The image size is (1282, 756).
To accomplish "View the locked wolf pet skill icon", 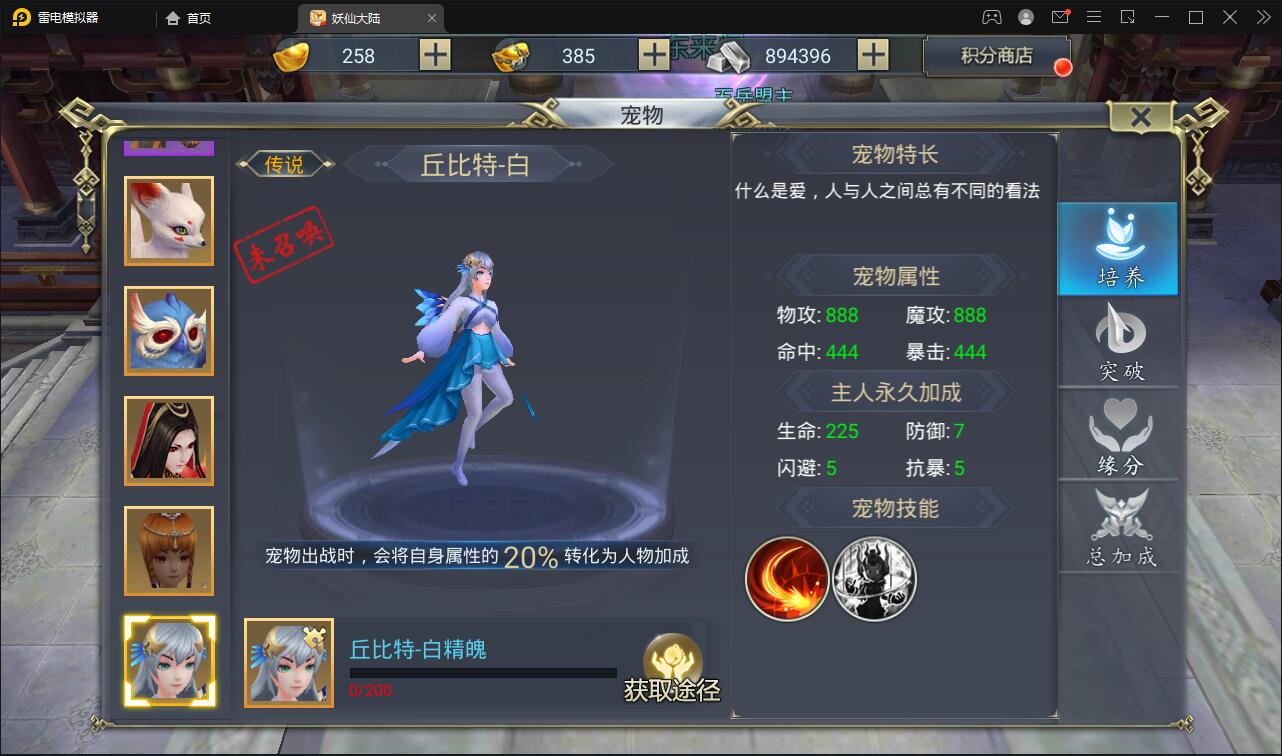I will pos(874,579).
